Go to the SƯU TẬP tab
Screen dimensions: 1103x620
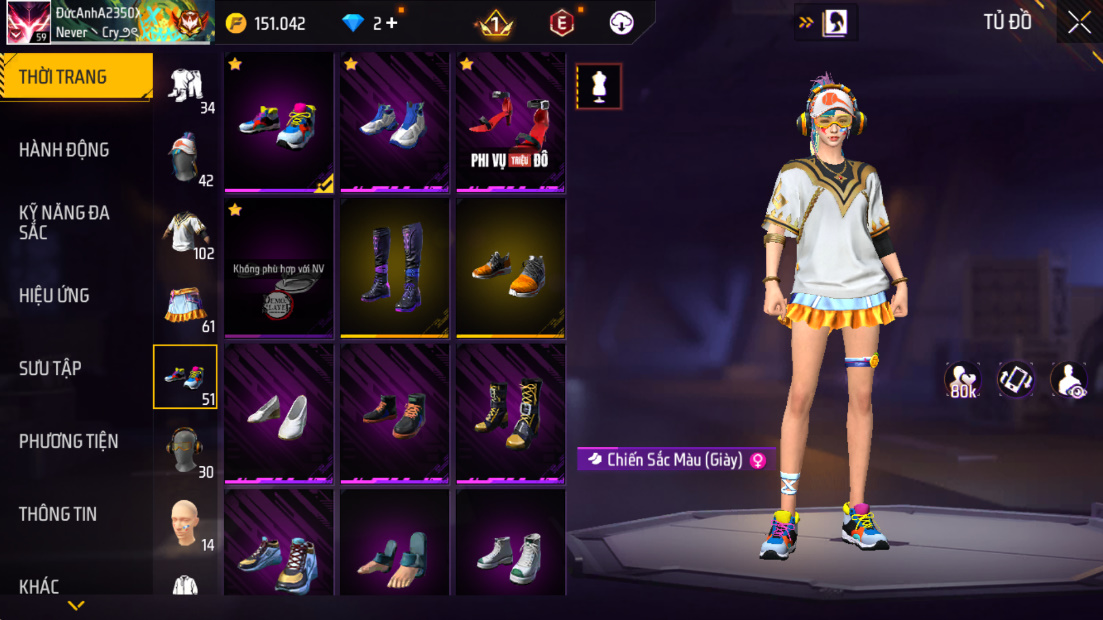click(x=50, y=368)
